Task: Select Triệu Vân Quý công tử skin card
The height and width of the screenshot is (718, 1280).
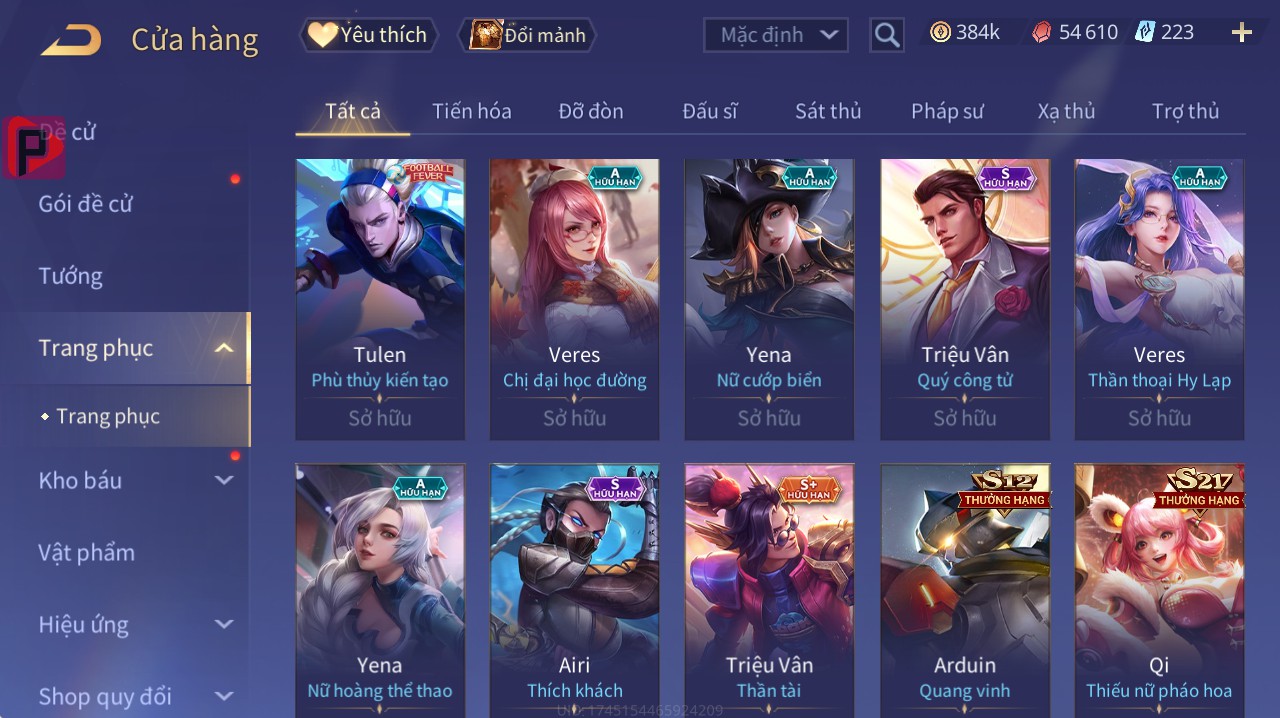Action: click(965, 298)
